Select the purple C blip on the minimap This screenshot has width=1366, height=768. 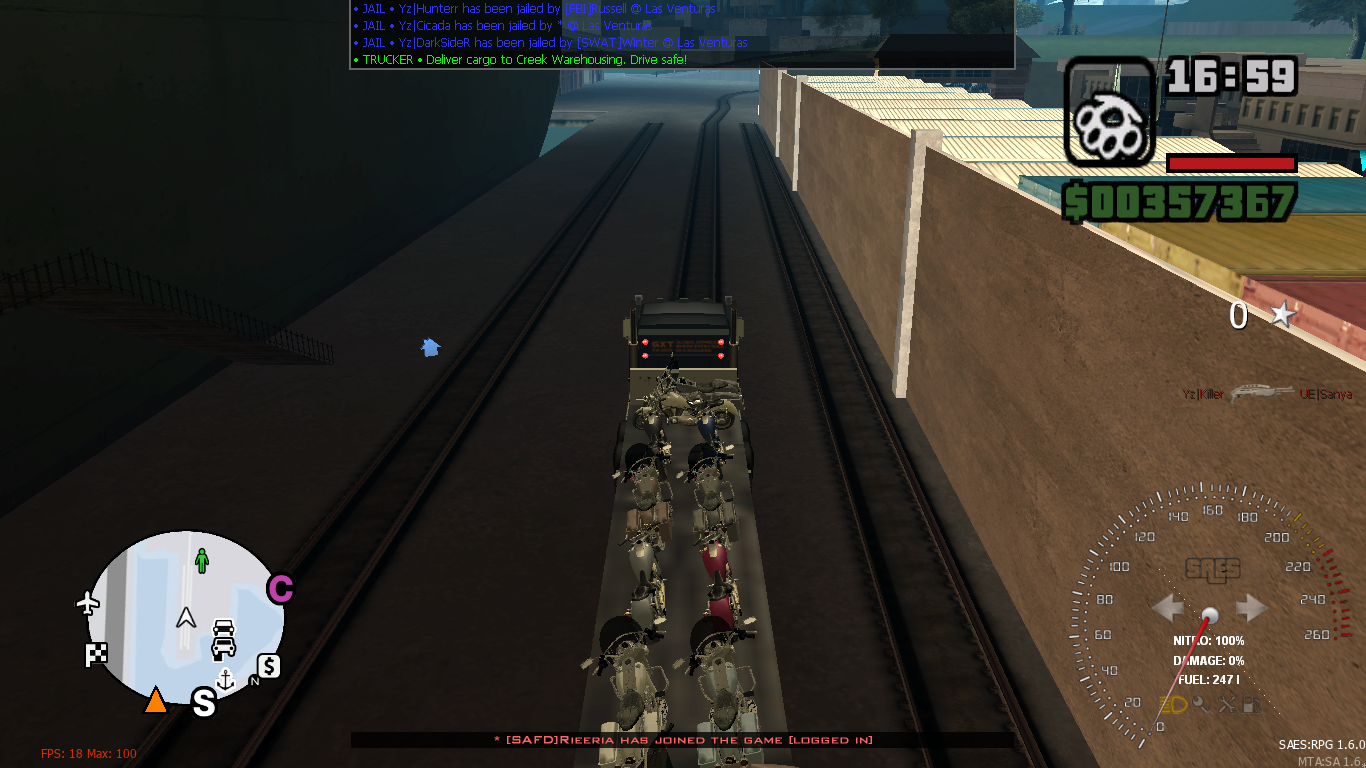click(281, 588)
